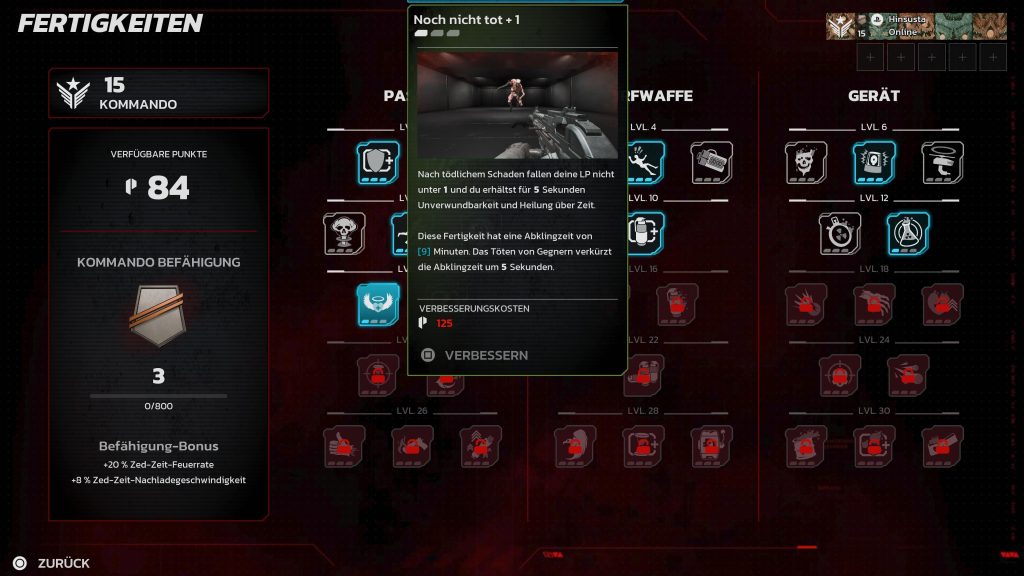Go back with the Zurück button

(52, 563)
